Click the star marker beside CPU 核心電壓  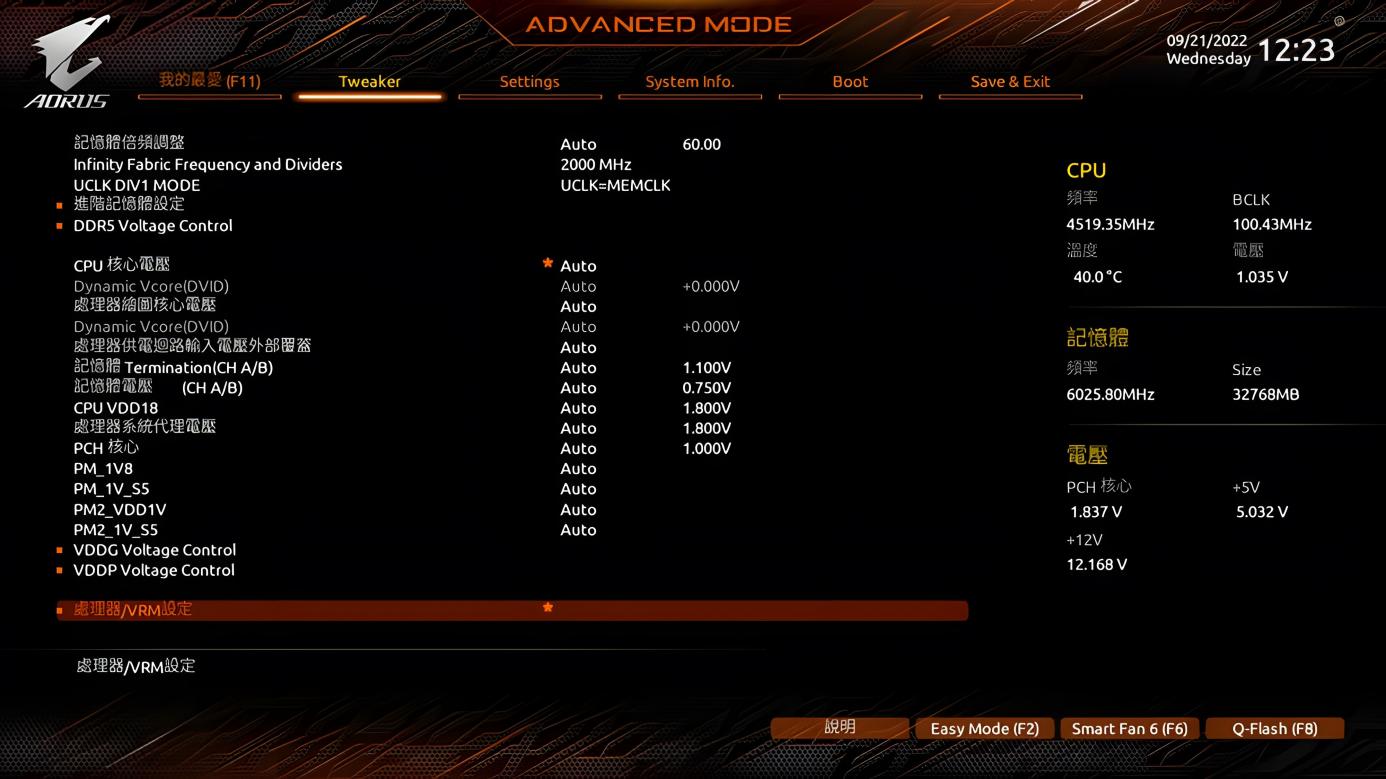(547, 263)
